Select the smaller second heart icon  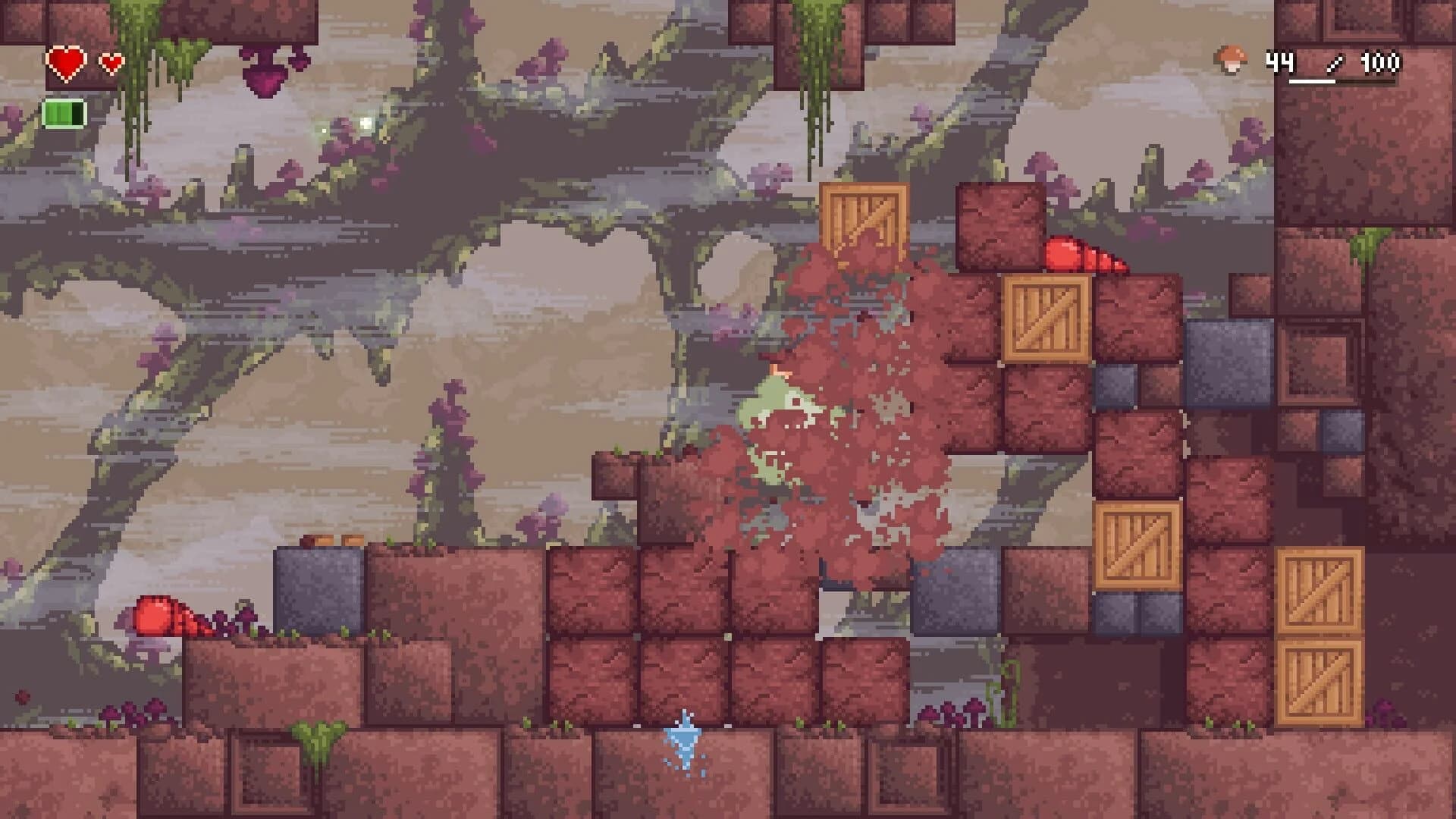pos(111,64)
